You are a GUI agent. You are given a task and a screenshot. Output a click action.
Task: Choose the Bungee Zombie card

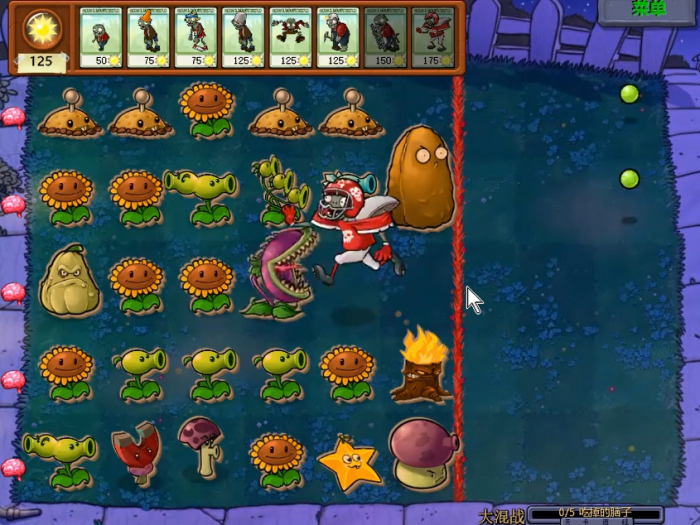(x=289, y=38)
